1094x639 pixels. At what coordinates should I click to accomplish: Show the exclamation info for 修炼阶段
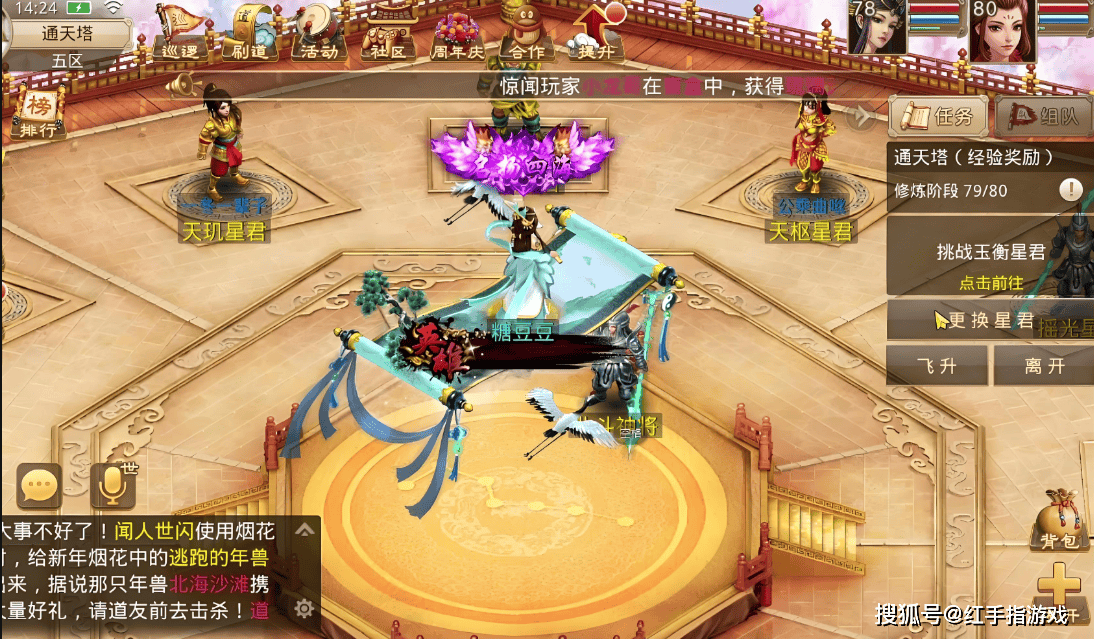pos(1071,190)
